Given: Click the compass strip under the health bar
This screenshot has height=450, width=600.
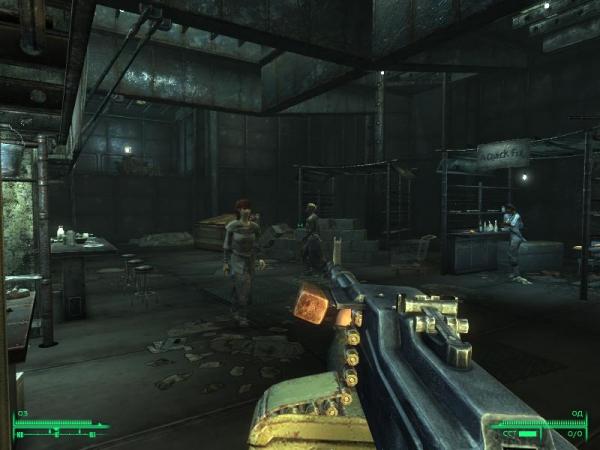Looking at the screenshot, I should click(60, 435).
